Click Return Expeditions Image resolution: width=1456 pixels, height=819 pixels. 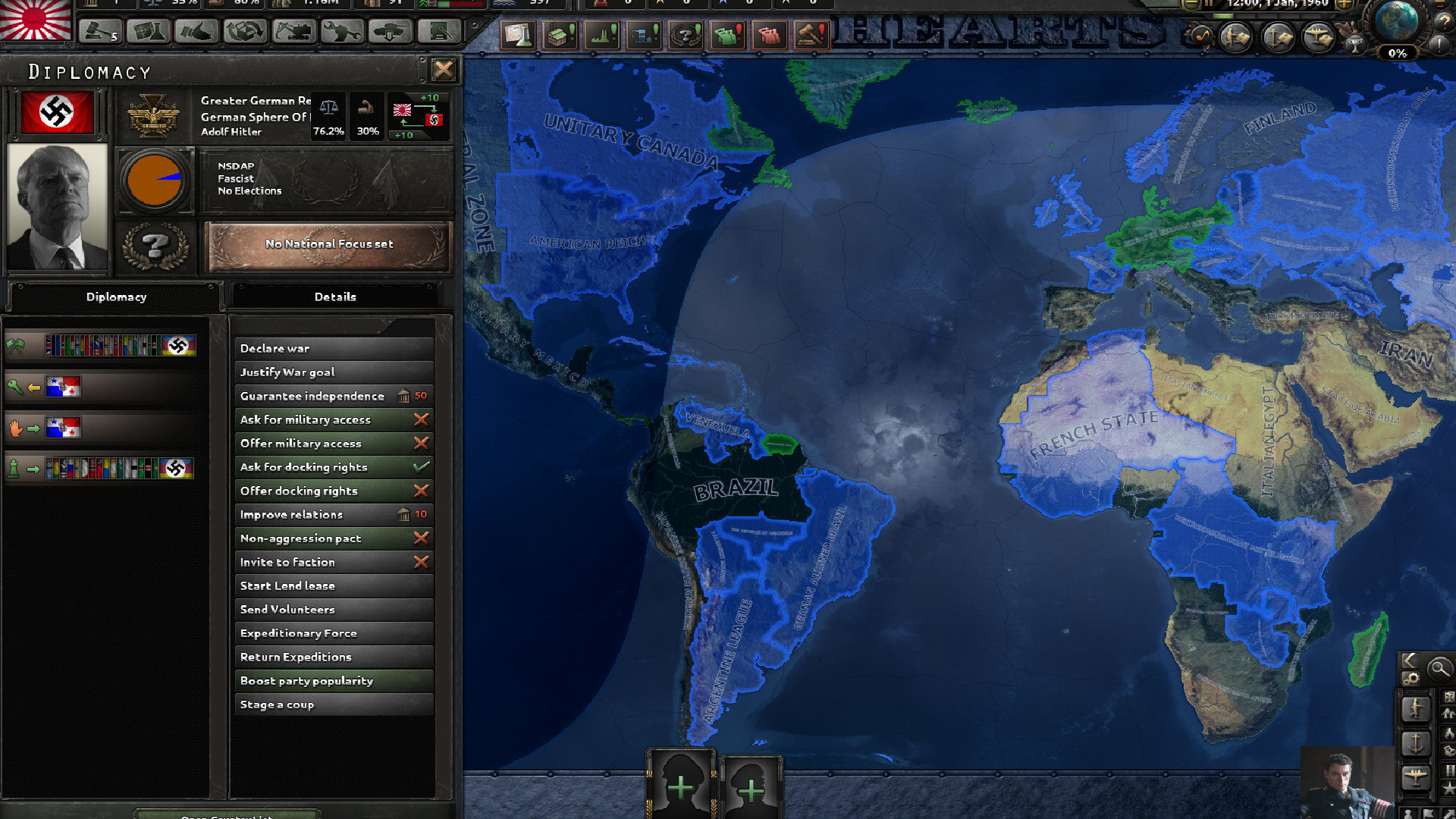pos(334,657)
